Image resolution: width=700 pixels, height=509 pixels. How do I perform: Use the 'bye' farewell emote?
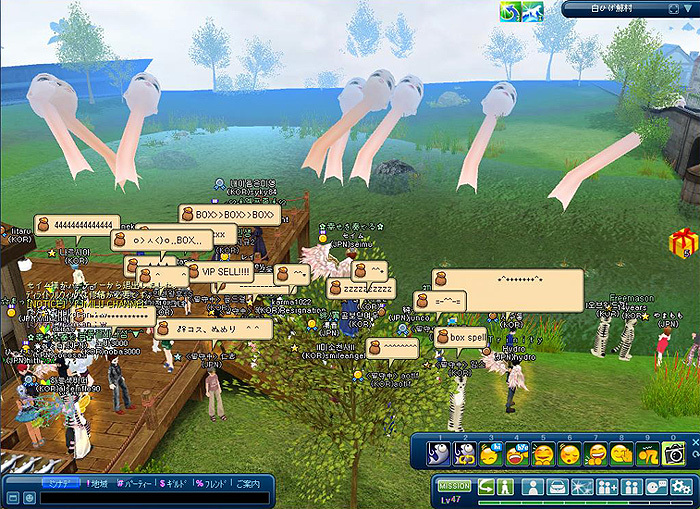pos(517,453)
